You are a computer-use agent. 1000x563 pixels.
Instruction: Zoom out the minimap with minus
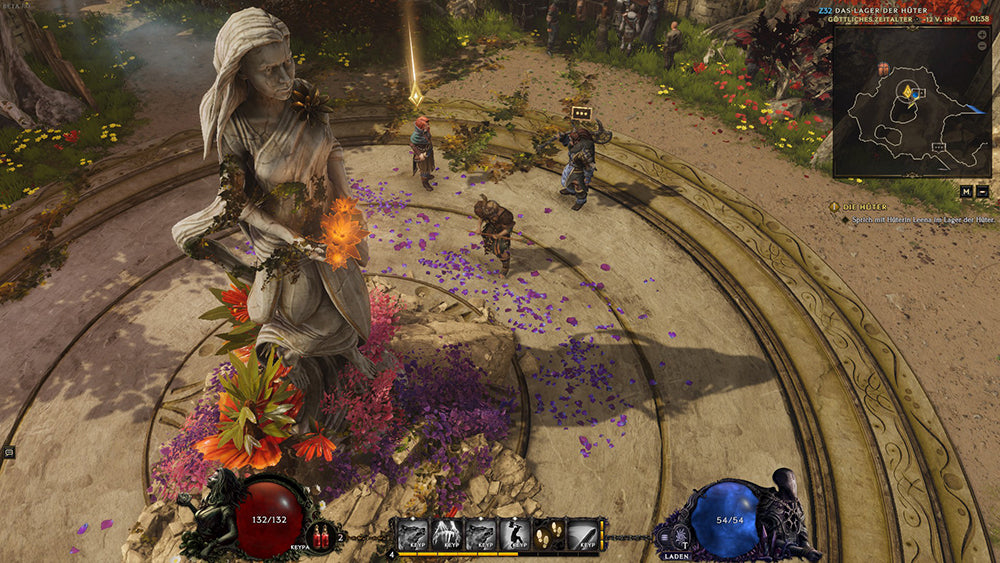click(982, 46)
